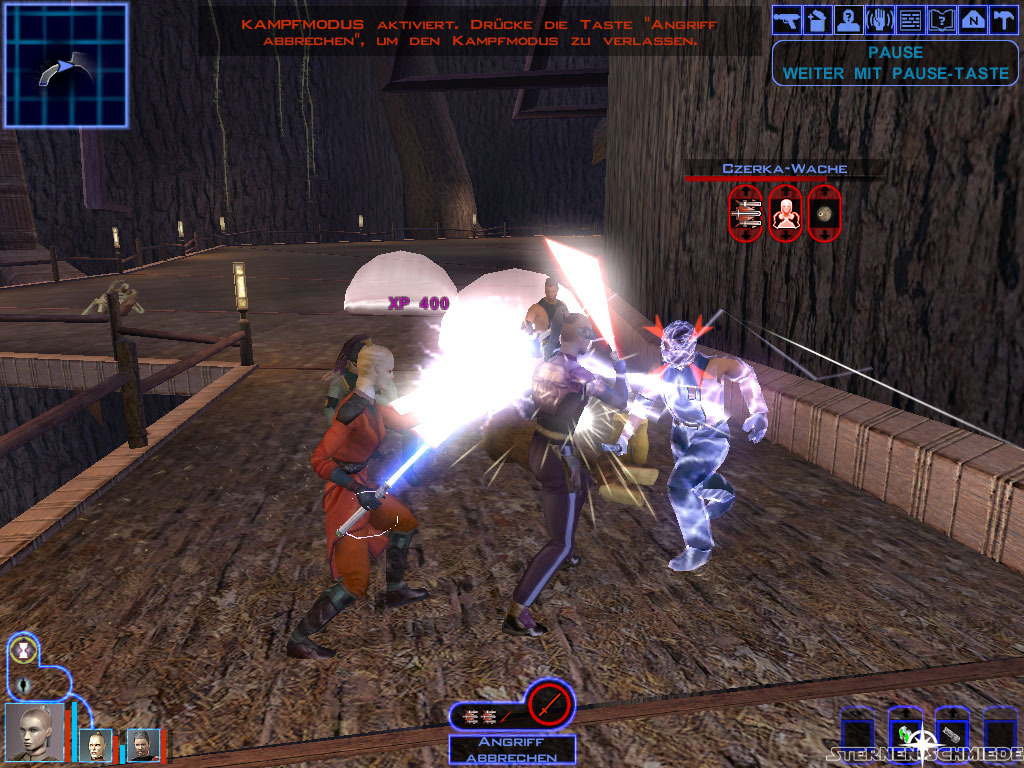Click the minimap in the corner

[66, 65]
